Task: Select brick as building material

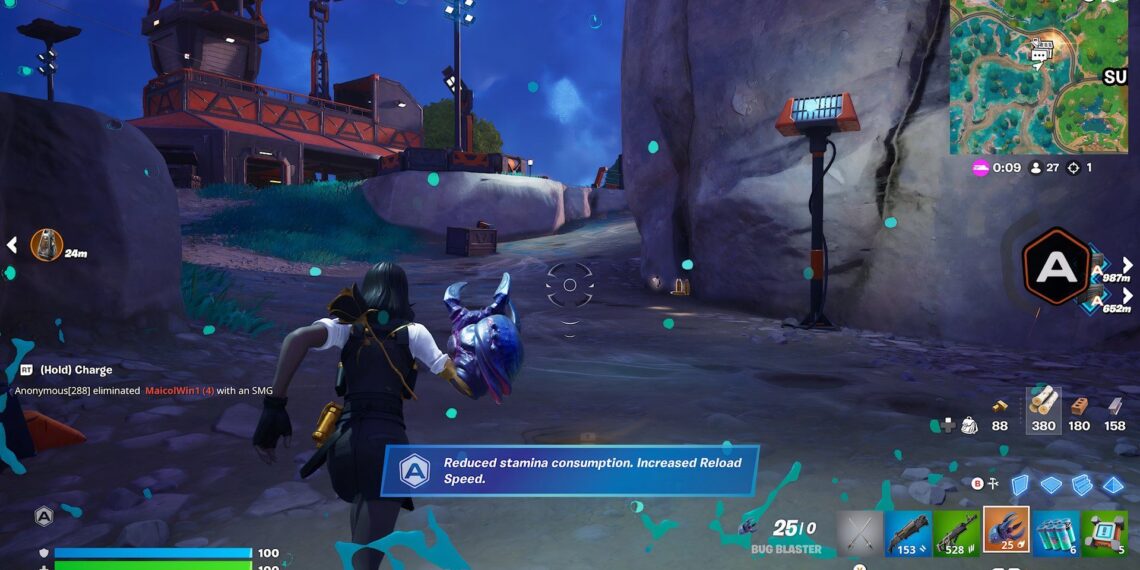Action: (1079, 405)
